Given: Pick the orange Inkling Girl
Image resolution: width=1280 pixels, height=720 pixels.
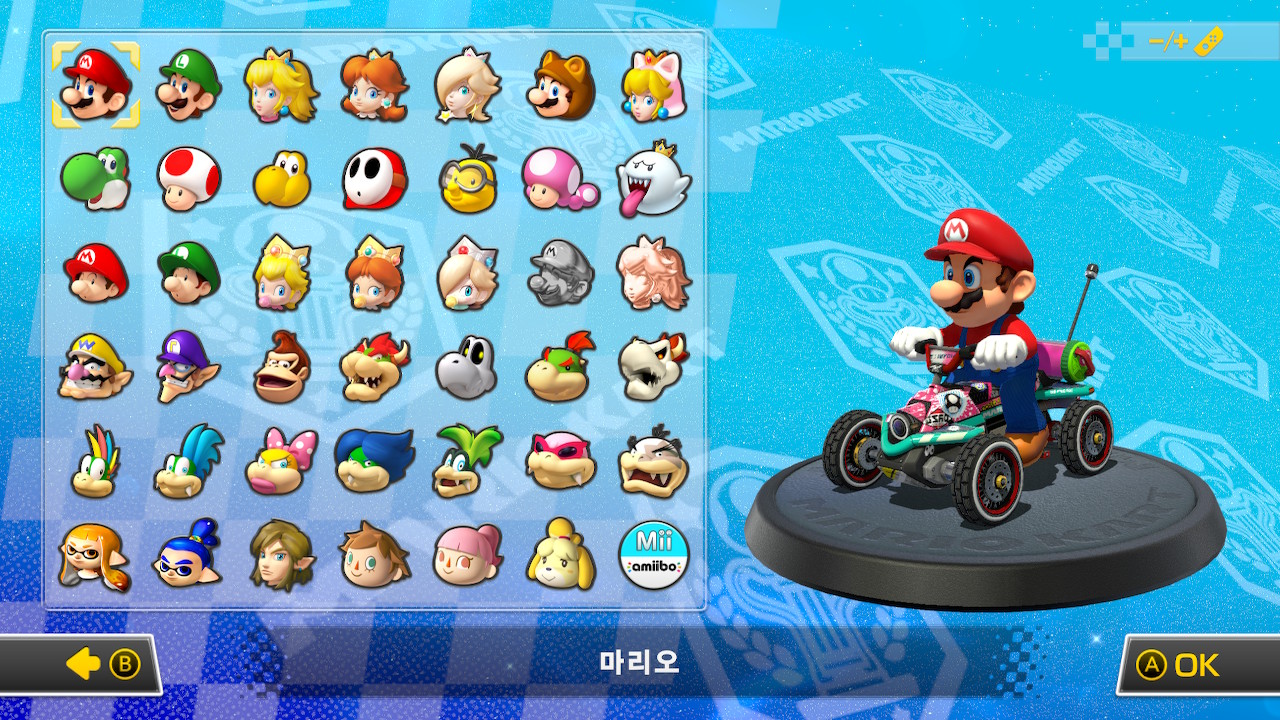Looking at the screenshot, I should [95, 555].
